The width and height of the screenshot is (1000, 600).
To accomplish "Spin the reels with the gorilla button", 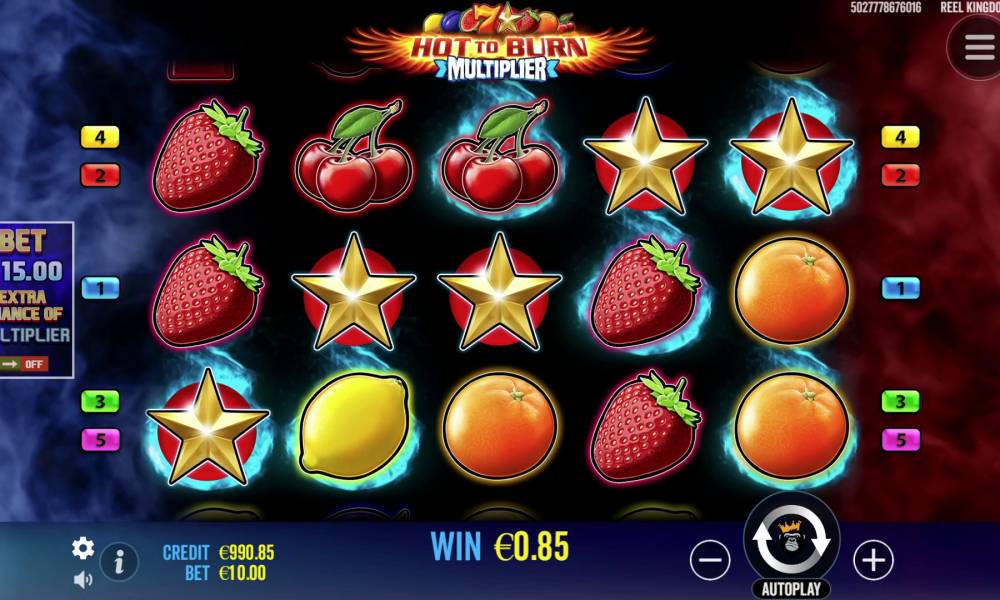I will pyautogui.click(x=791, y=540).
